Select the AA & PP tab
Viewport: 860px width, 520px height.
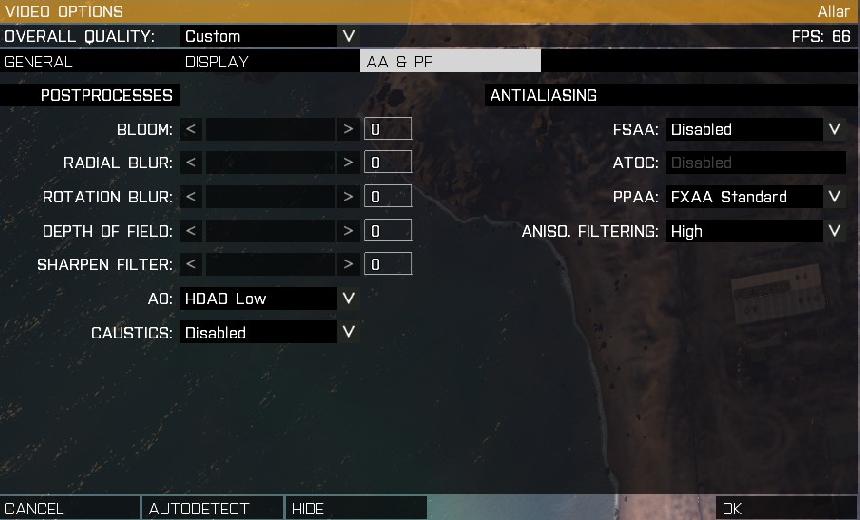(x=450, y=61)
